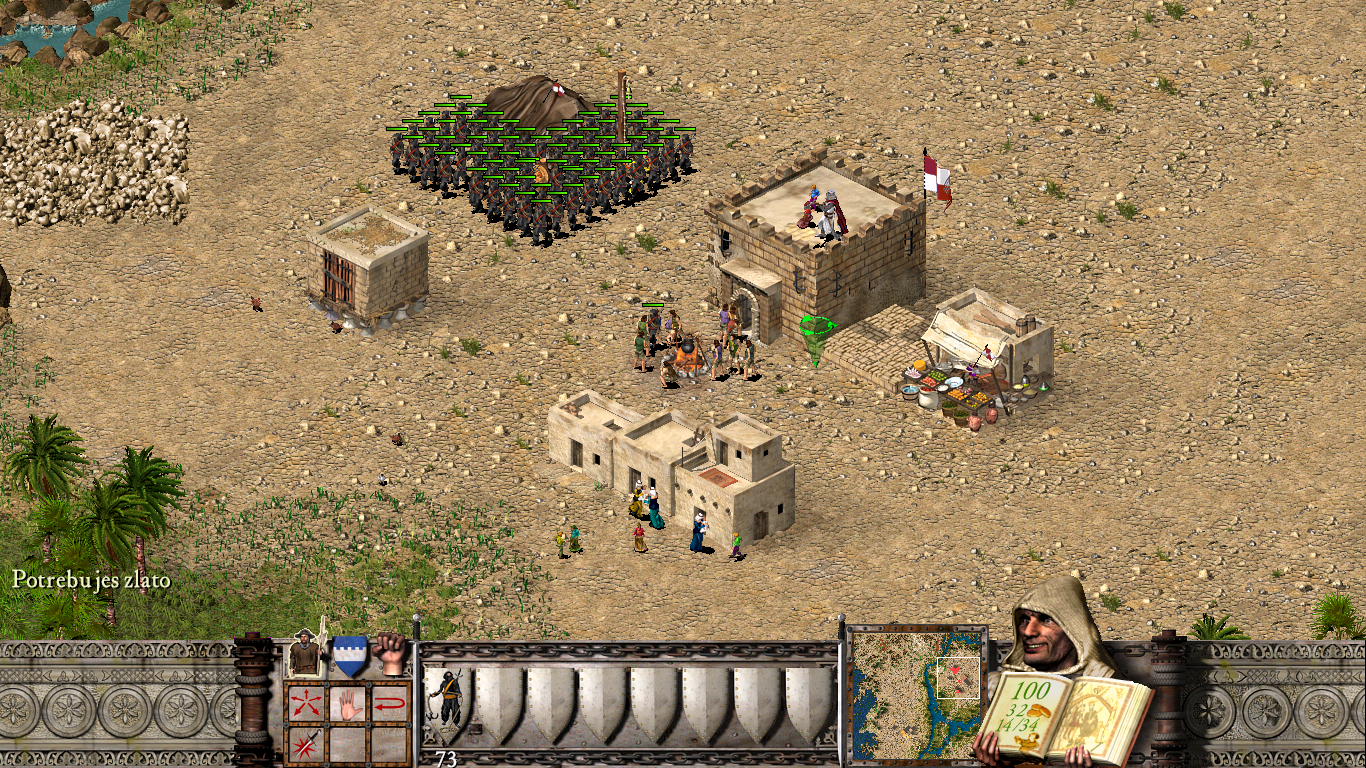Select the stand ground stance (standing man icon)
Viewport: 1366px width, 768px height.
pyautogui.click(x=305, y=655)
